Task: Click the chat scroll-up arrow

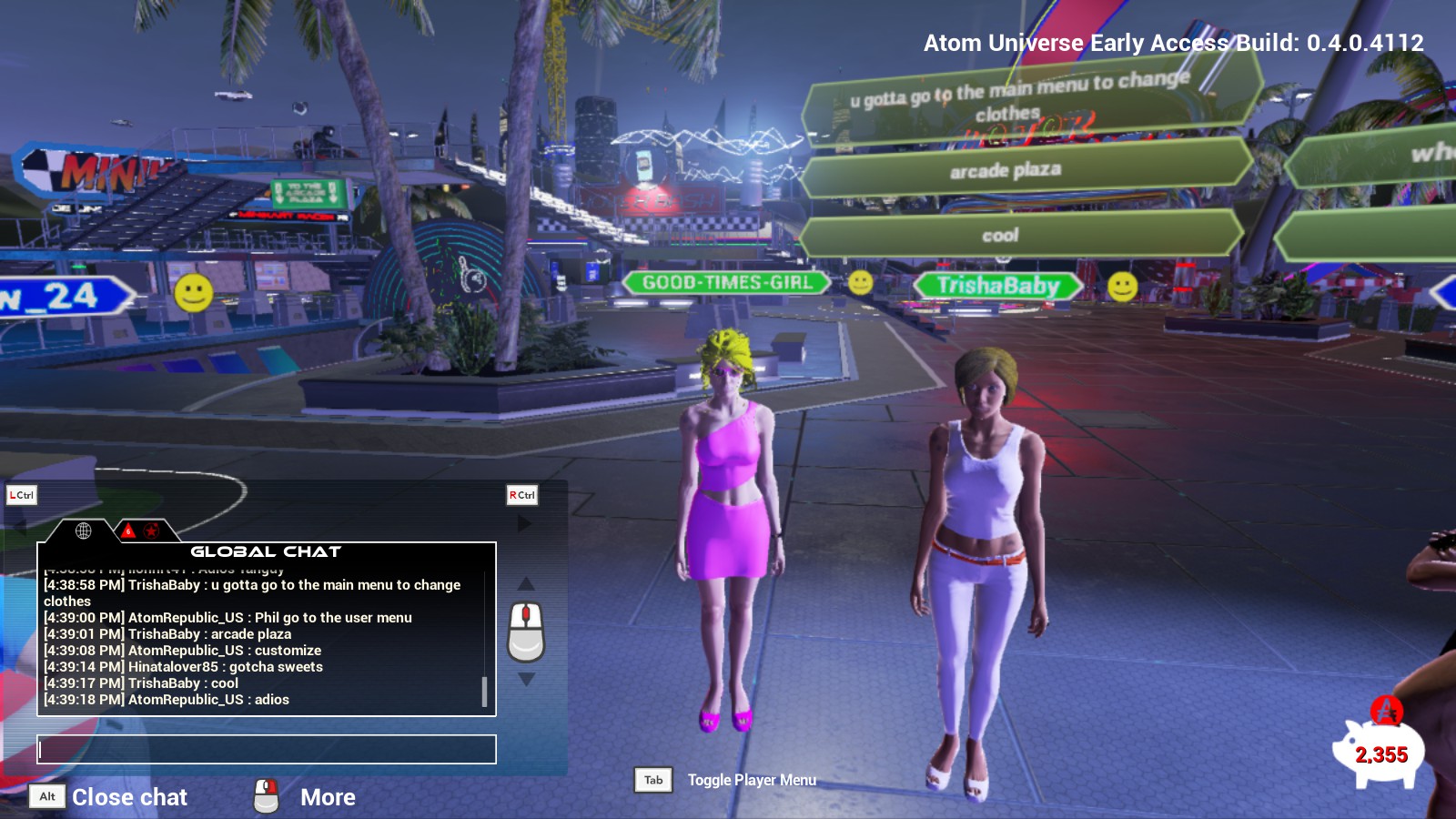Action: click(x=526, y=583)
